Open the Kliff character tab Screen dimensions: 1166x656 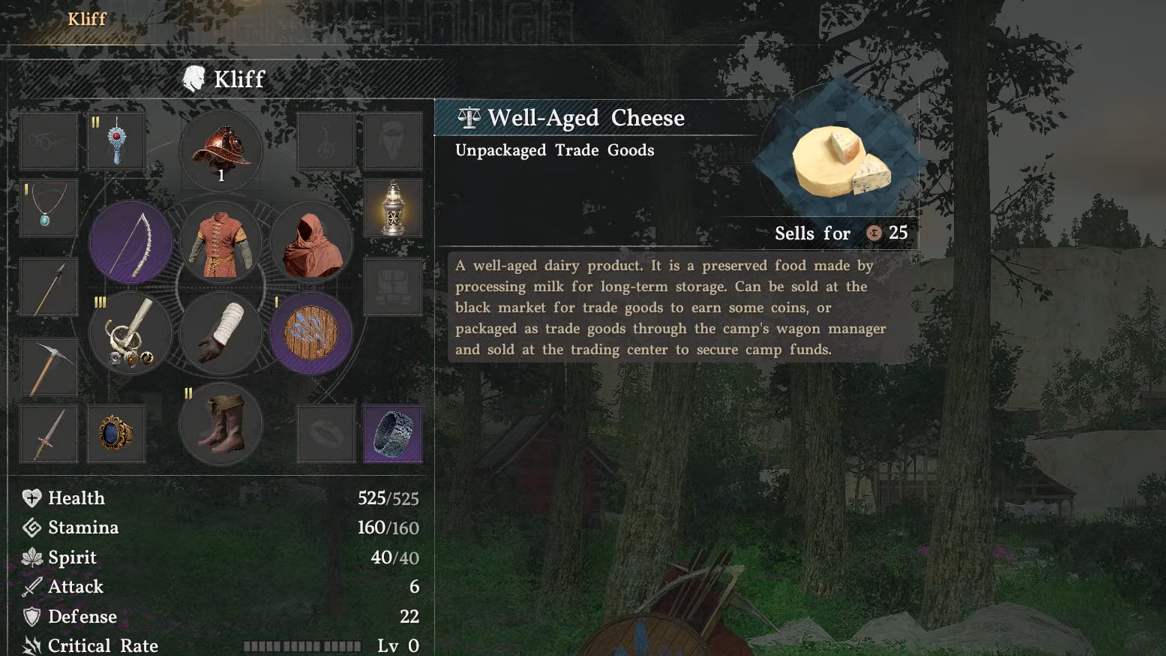pos(87,19)
